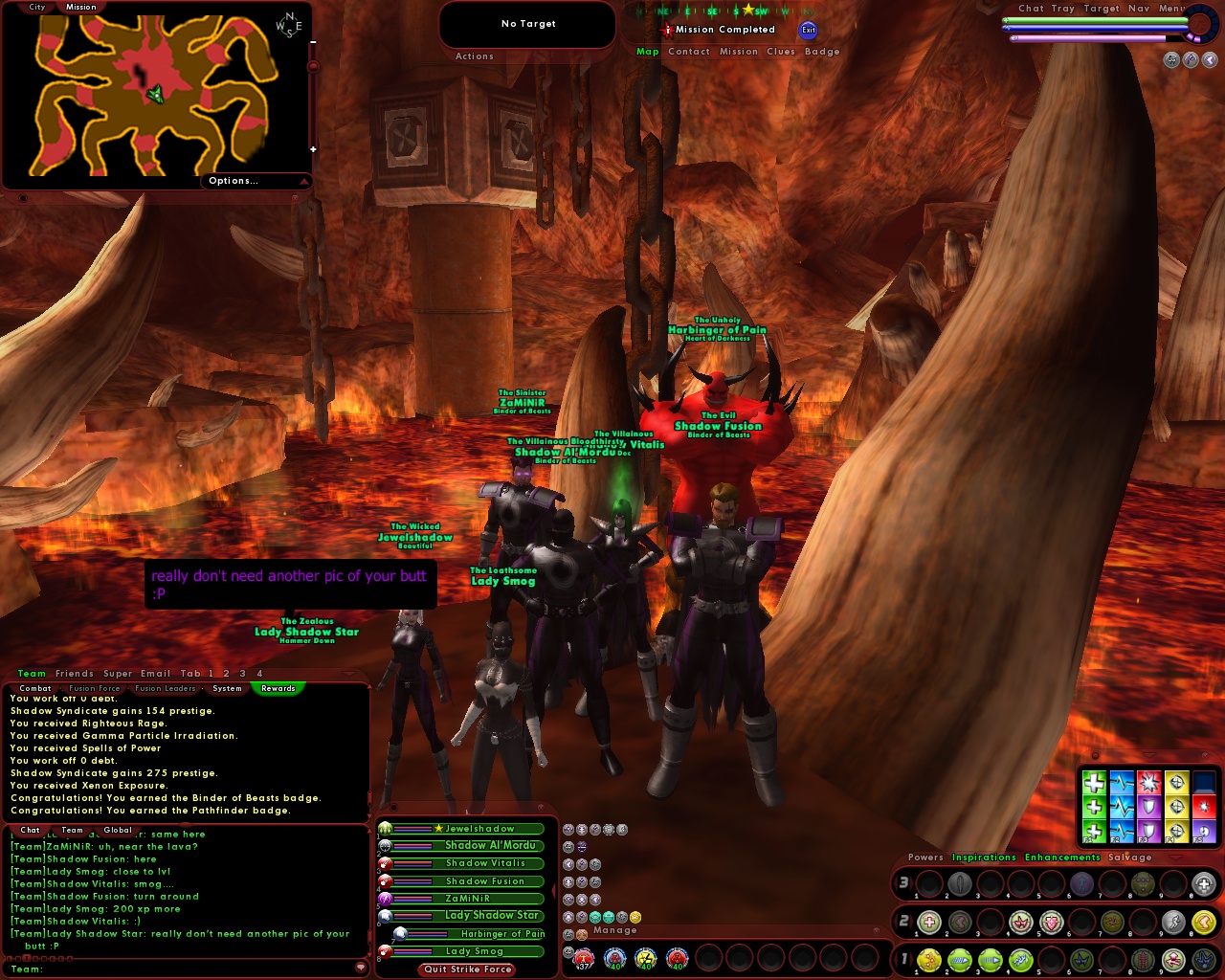Open Options... below the minimap
Viewport: 1225px width, 980px height.
[x=233, y=180]
